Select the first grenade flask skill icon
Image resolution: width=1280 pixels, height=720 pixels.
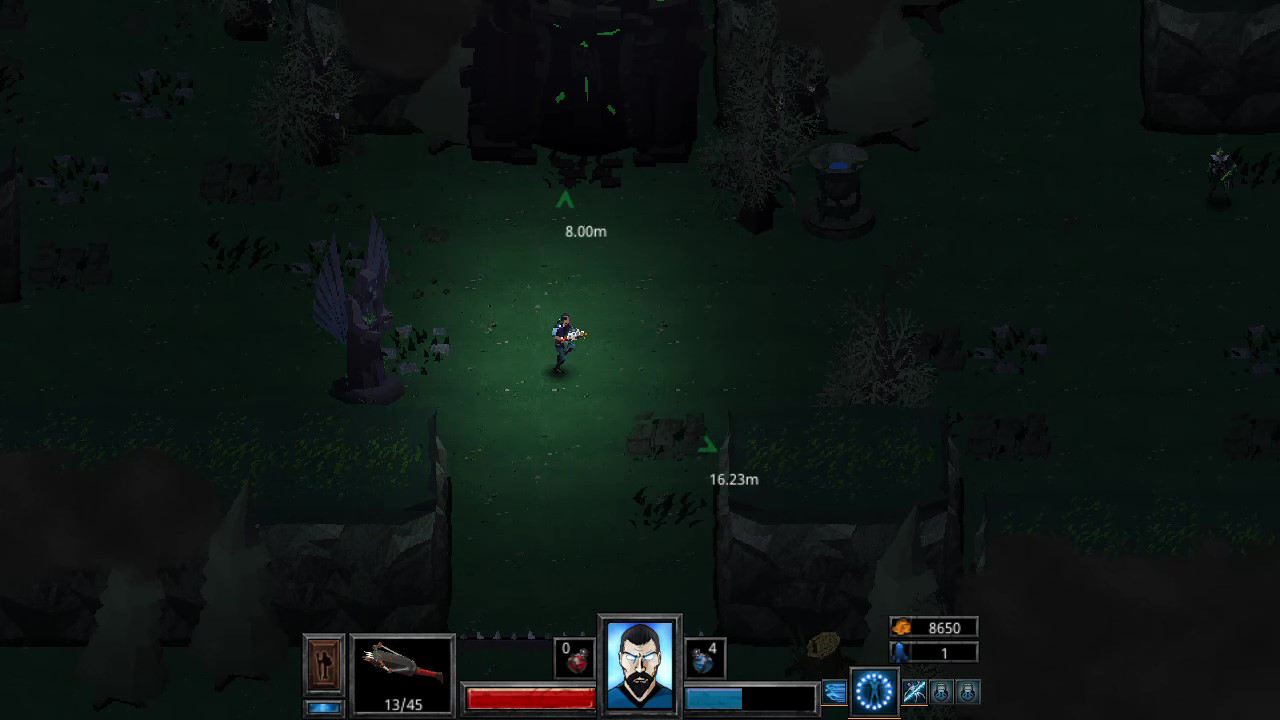tap(941, 691)
